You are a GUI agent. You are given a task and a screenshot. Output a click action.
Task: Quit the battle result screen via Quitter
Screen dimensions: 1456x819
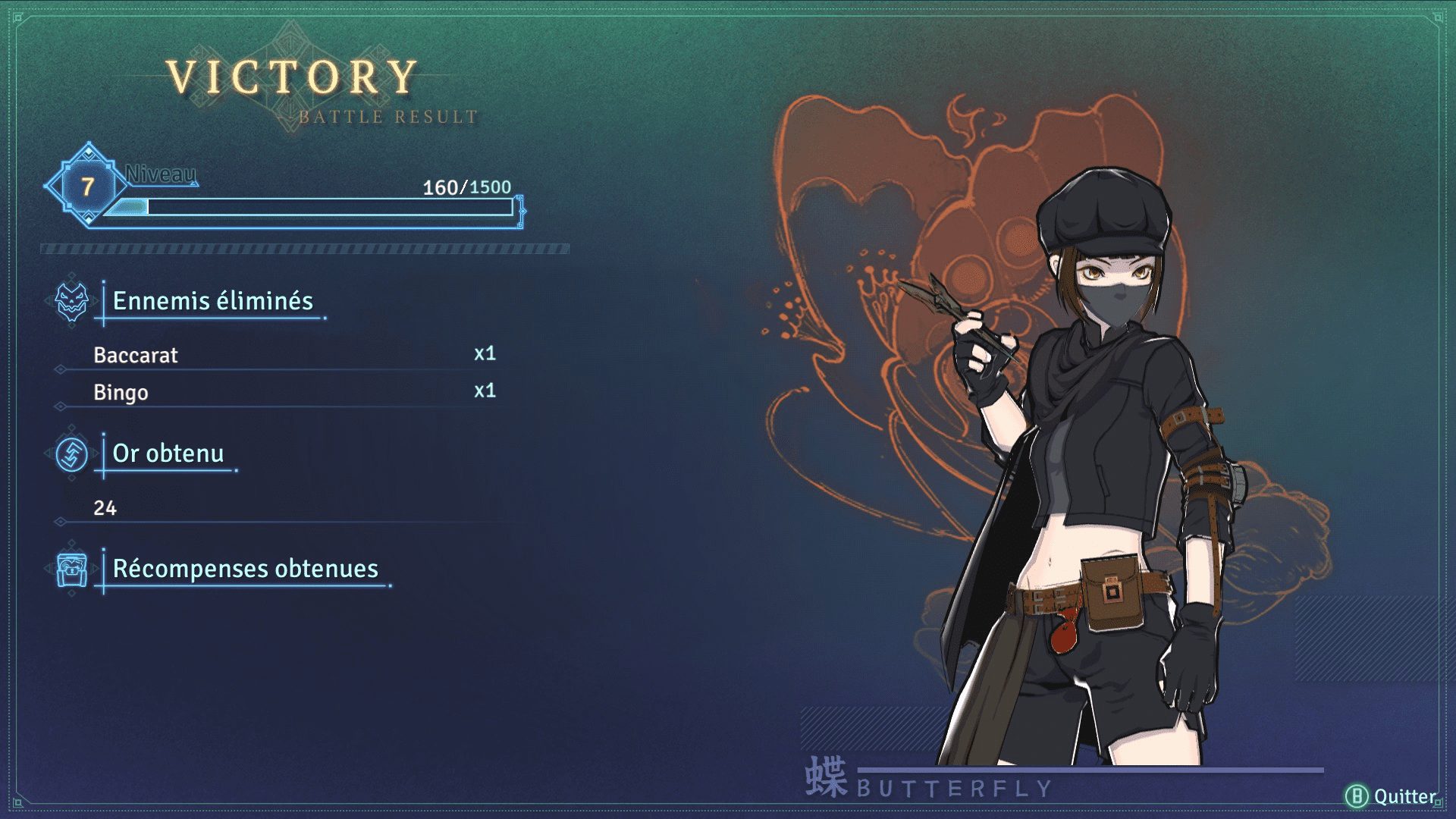[1392, 796]
